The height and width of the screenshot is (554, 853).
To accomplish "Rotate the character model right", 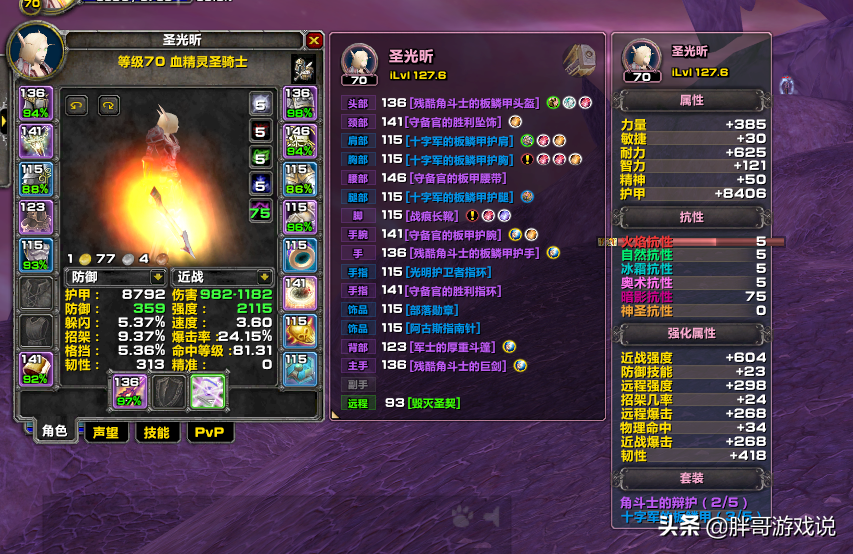I will pos(108,104).
